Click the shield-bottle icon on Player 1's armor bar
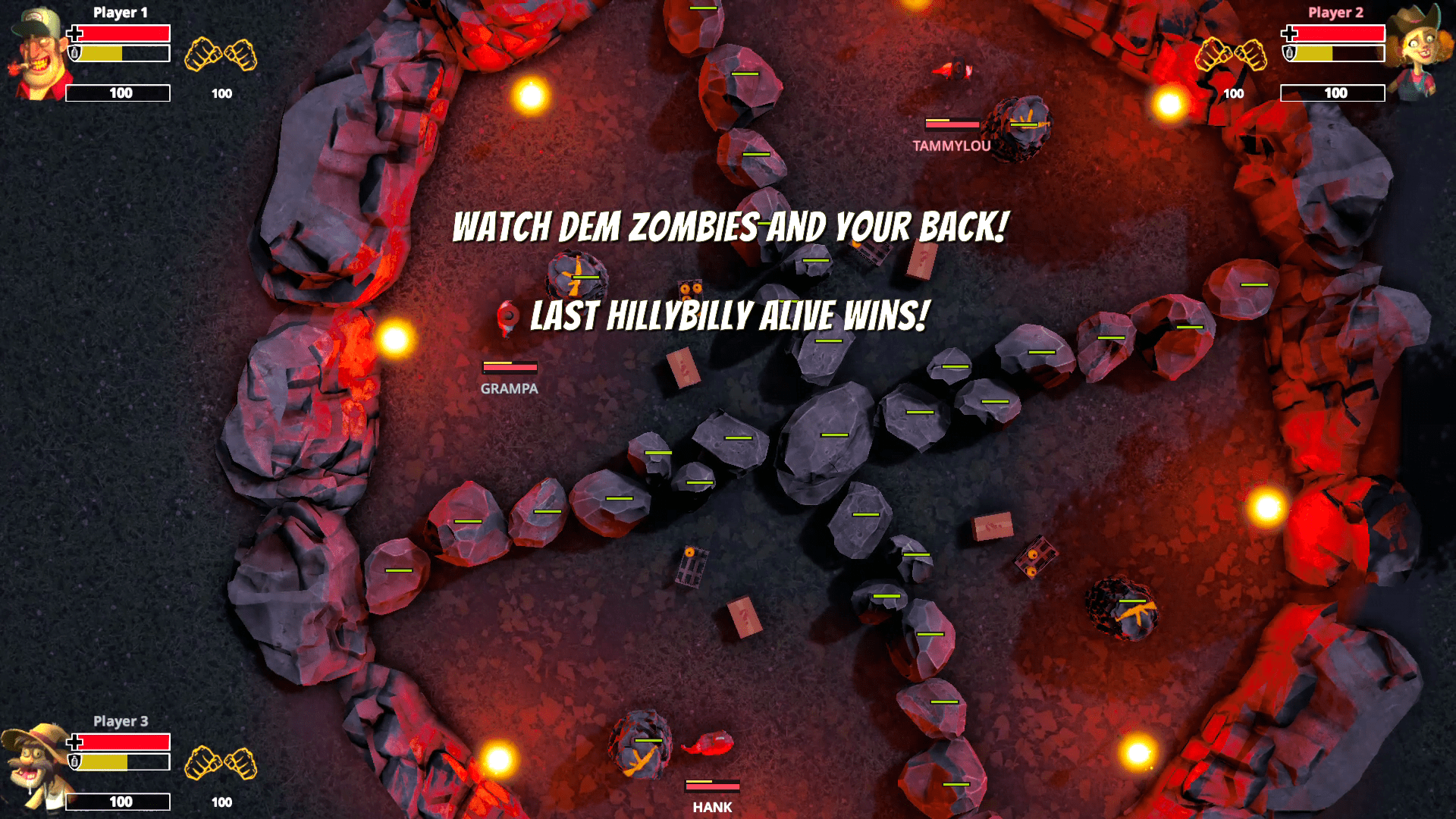 [x=74, y=55]
